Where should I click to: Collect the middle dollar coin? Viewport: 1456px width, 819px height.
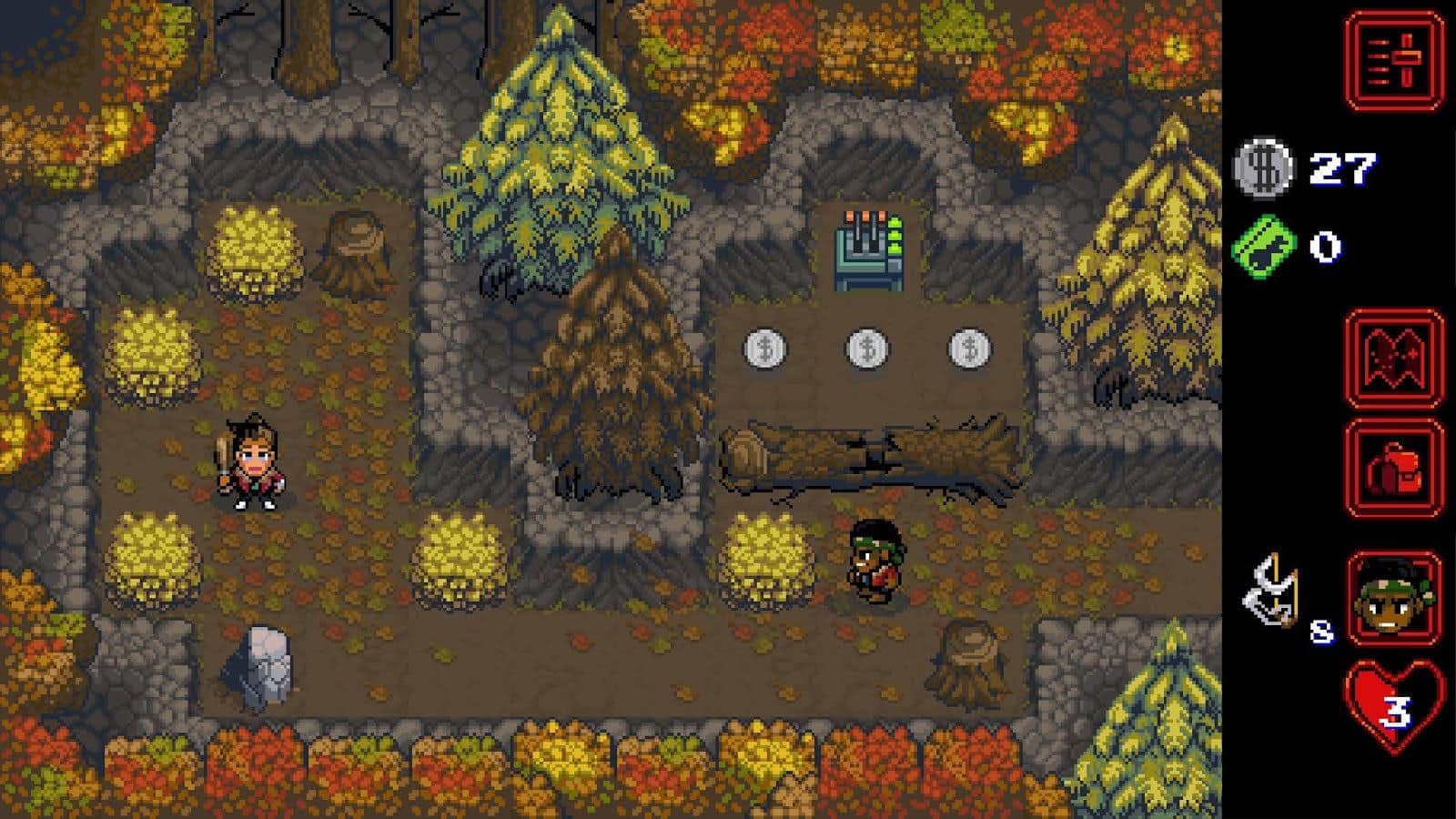[866, 349]
